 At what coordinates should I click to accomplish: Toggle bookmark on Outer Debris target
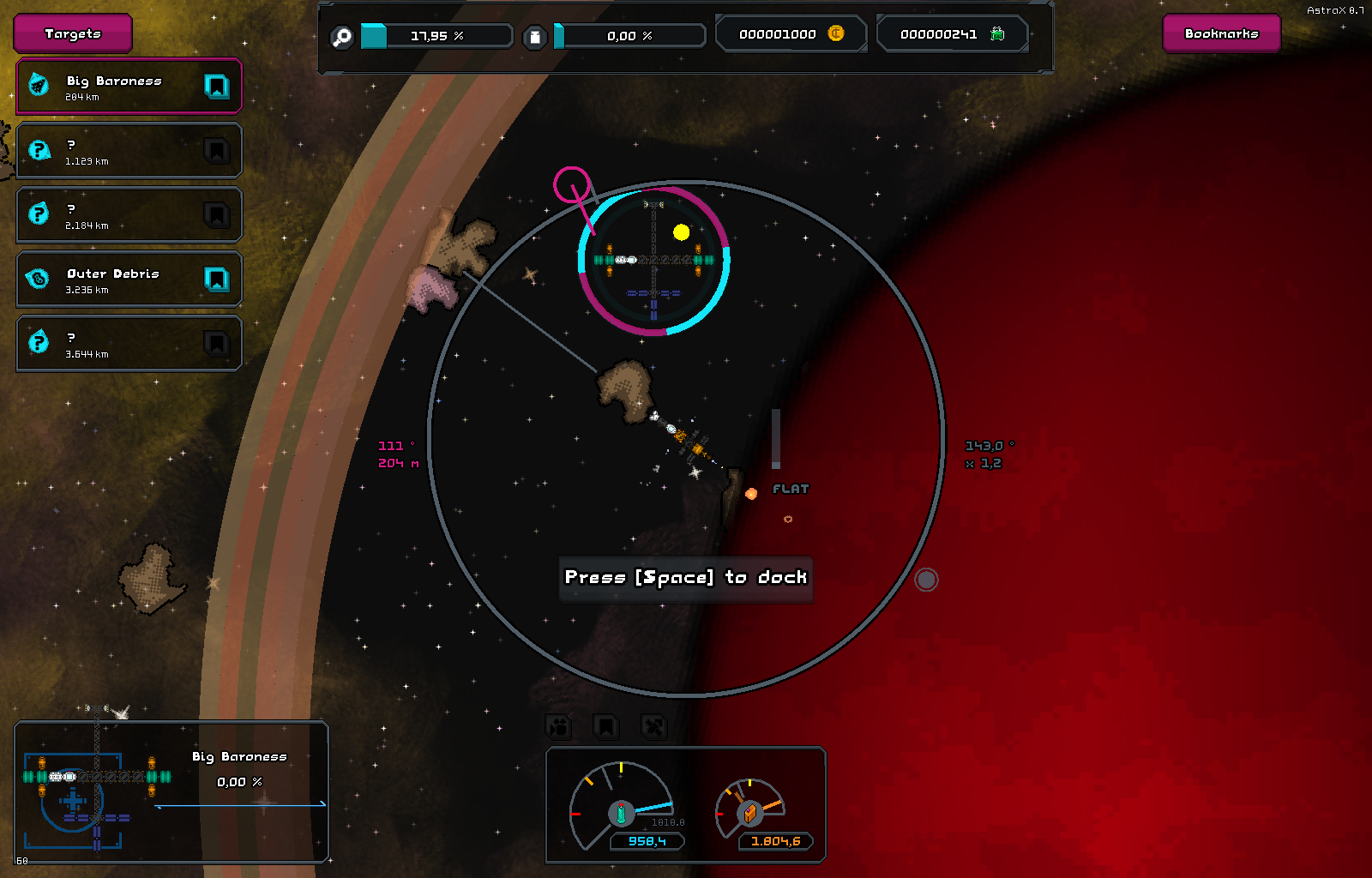216,280
